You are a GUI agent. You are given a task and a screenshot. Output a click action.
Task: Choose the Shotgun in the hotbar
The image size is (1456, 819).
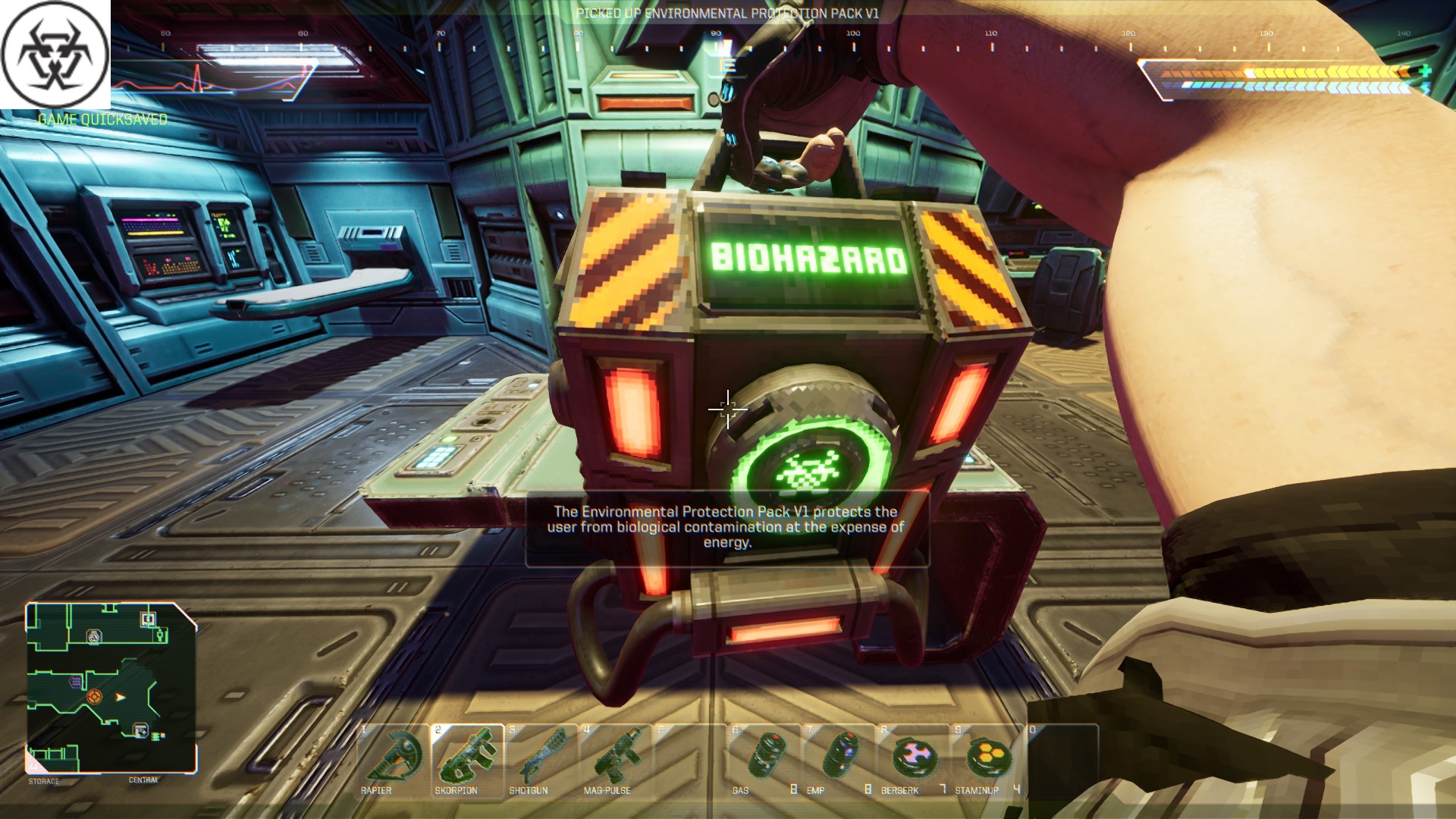click(x=541, y=759)
